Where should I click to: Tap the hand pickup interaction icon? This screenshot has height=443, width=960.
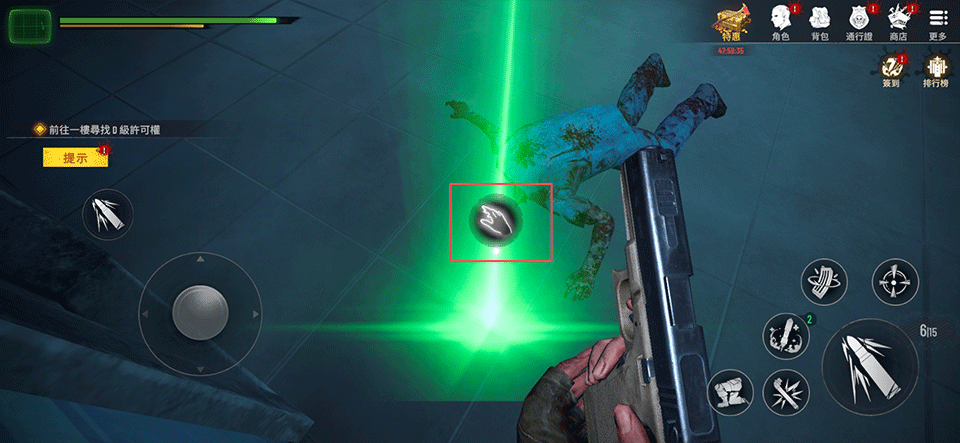(498, 221)
